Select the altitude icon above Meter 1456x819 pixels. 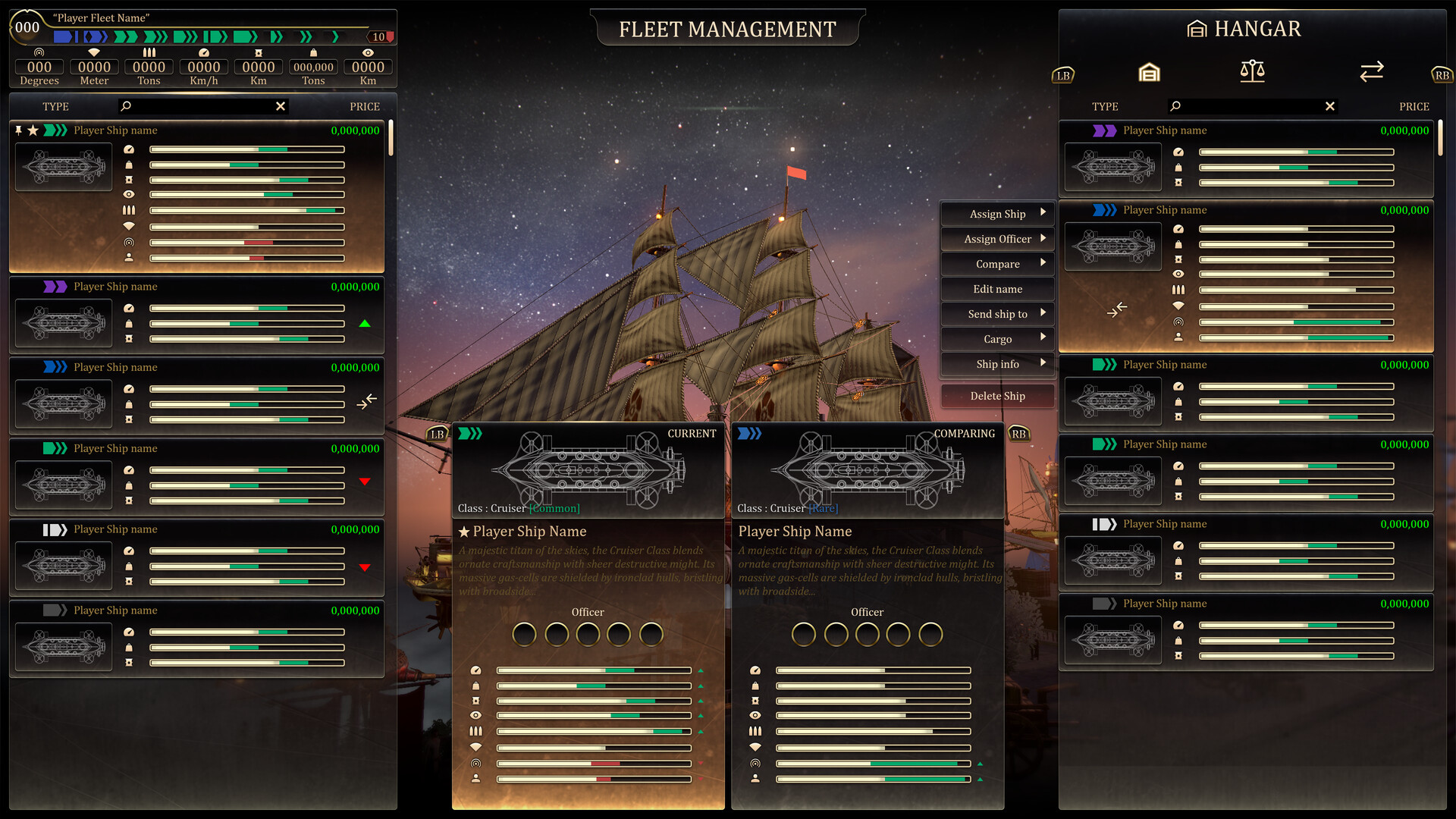(93, 53)
